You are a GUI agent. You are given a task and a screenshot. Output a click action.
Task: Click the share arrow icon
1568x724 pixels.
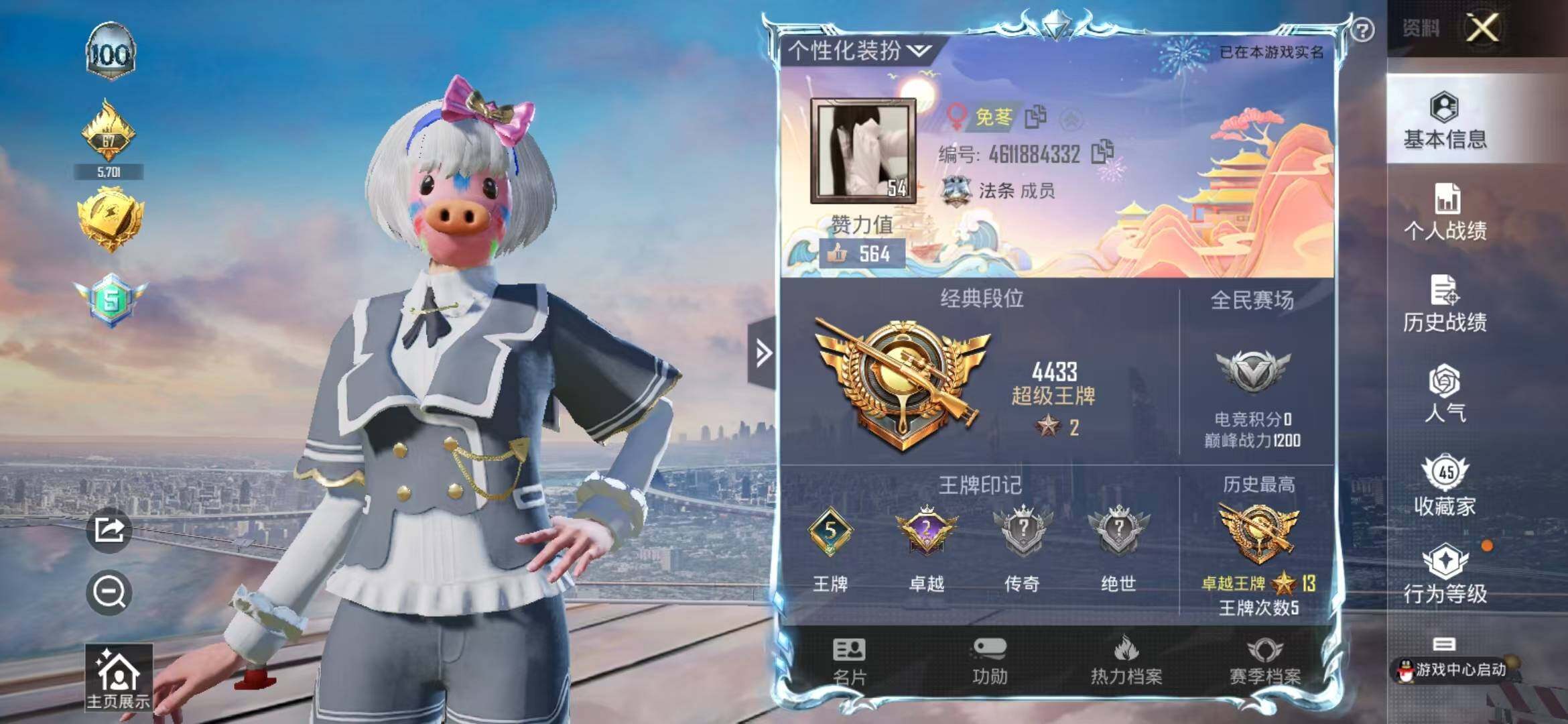109,530
